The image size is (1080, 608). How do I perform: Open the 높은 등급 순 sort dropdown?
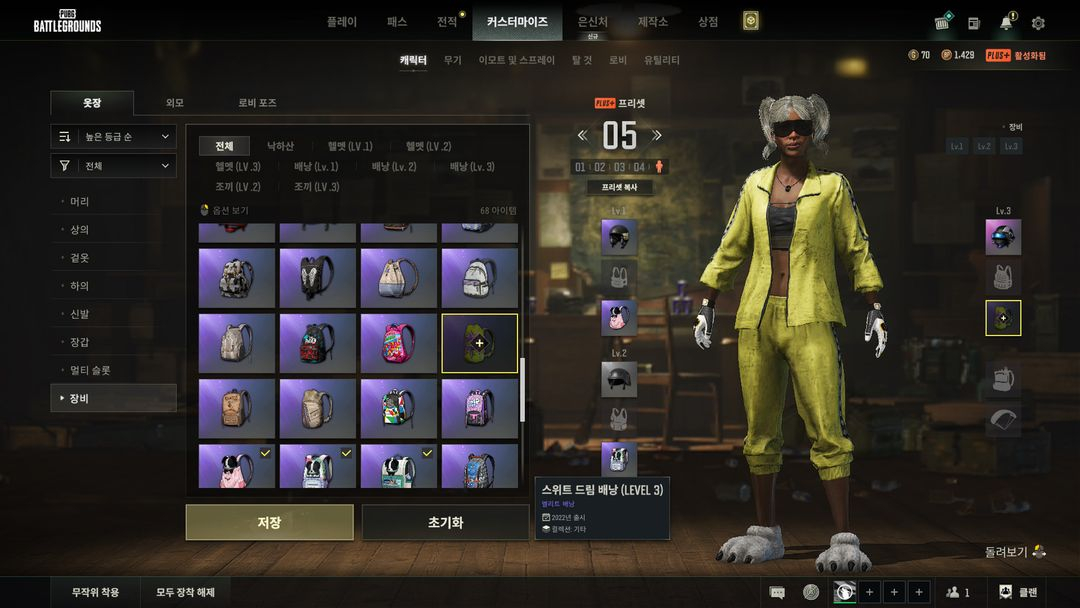(114, 136)
